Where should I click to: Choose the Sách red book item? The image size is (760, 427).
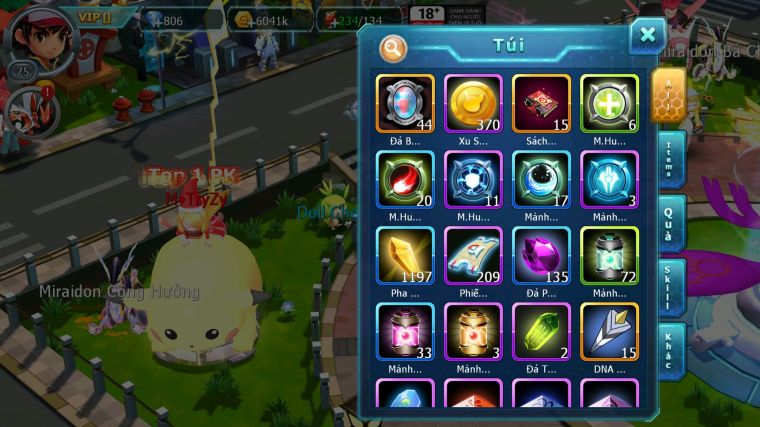coord(541,104)
